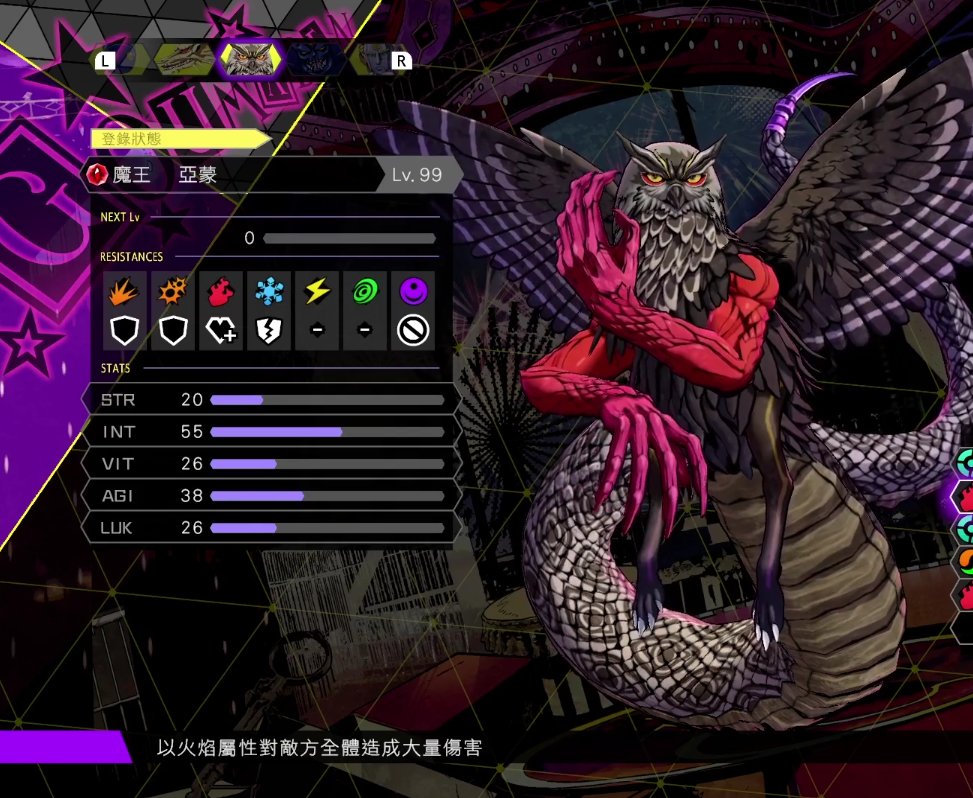This screenshot has width=973, height=798.
Task: Select the highlighted fire skill slot
Action: [x=964, y=495]
